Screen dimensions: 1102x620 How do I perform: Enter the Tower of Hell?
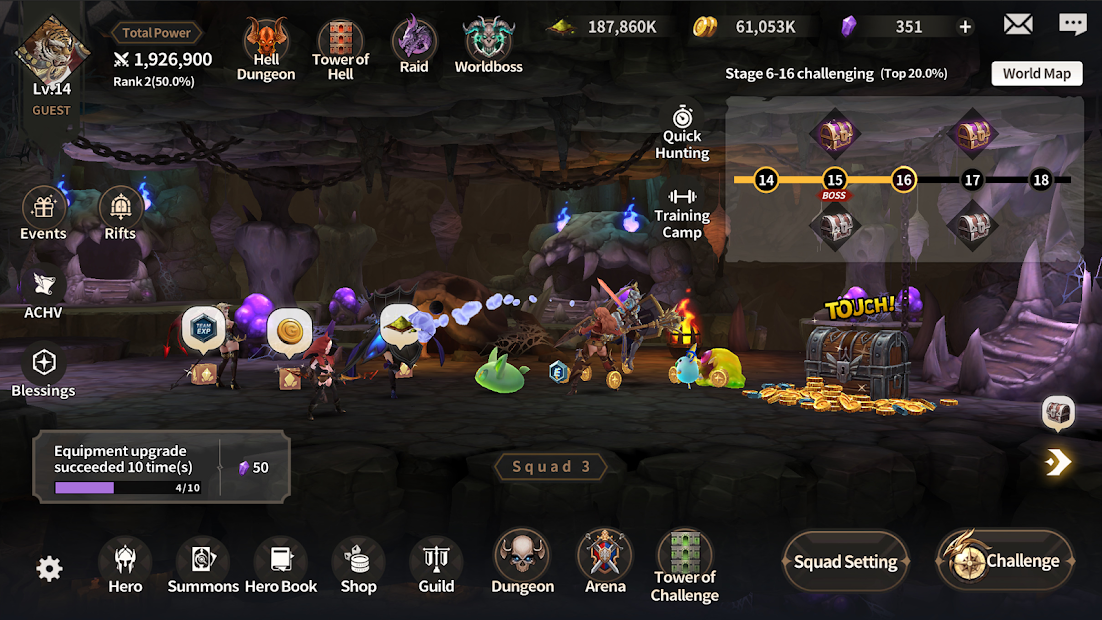pos(340,48)
